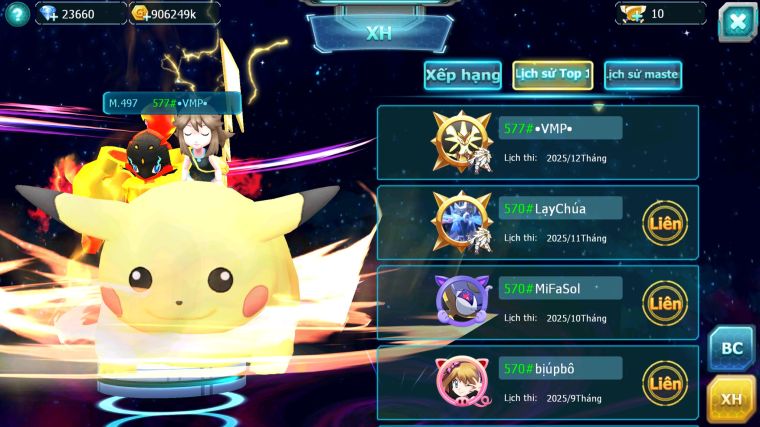Click the Liên button for LạyChúa

pos(665,222)
